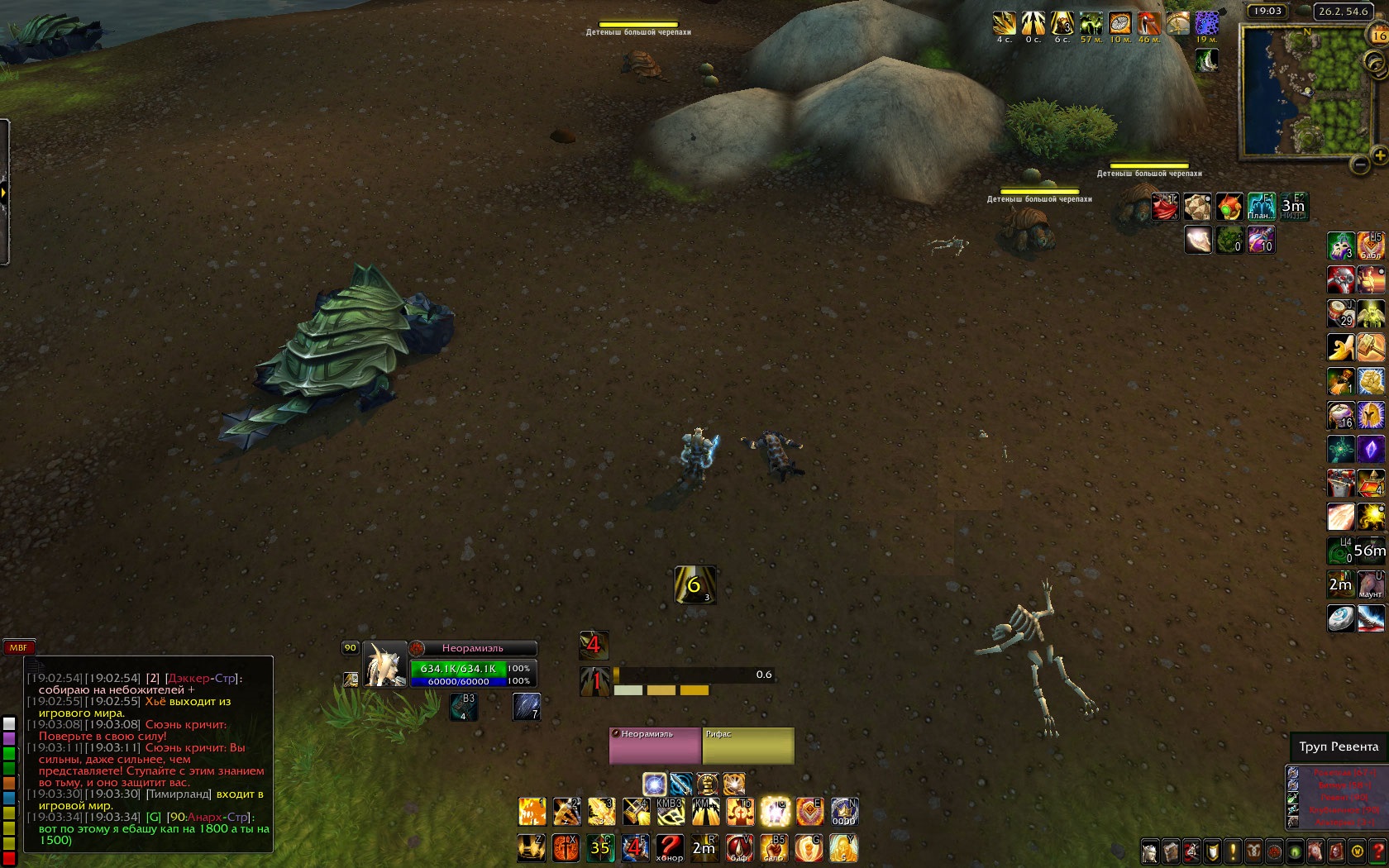Open the character info micro button
Screen dimensions: 1389x868
1150,851
